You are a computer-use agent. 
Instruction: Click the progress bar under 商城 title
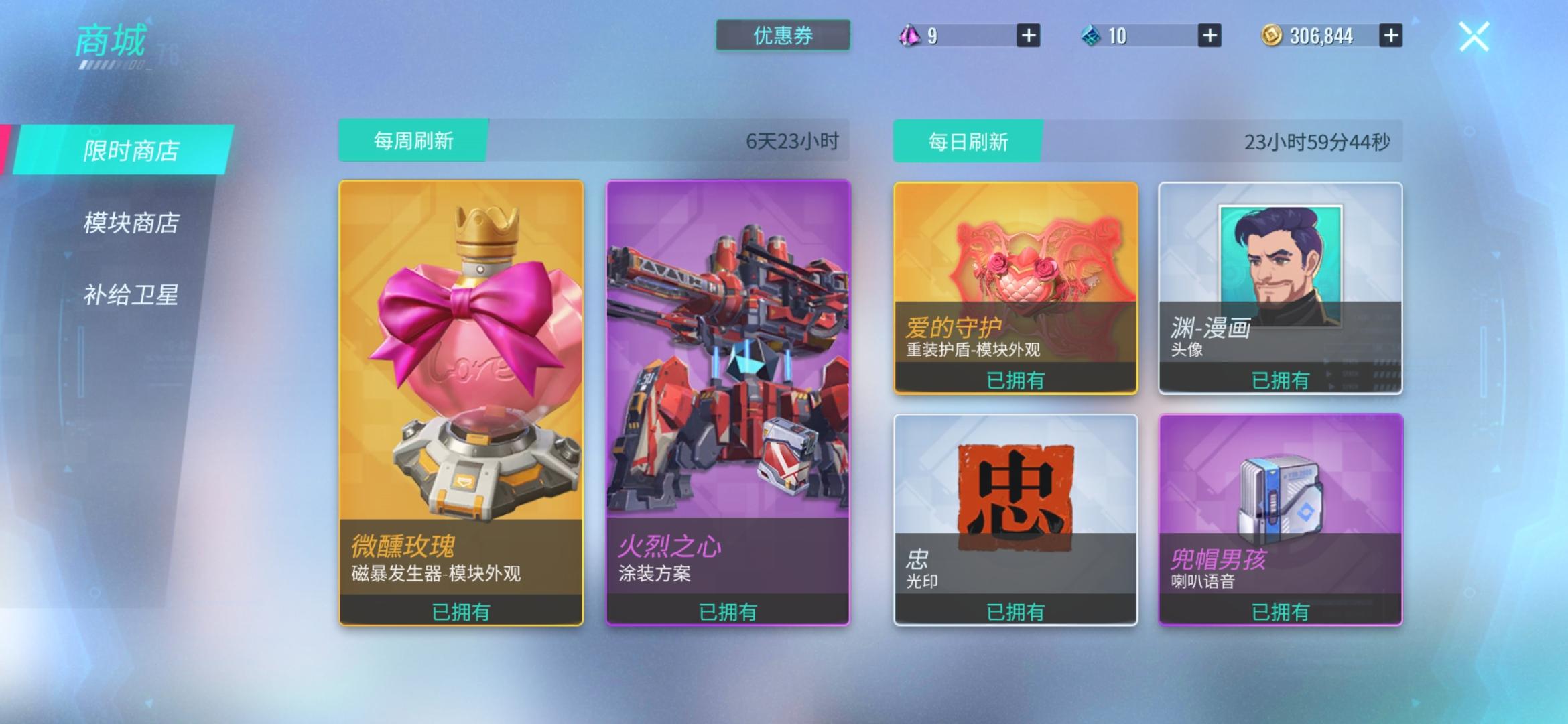[x=112, y=65]
